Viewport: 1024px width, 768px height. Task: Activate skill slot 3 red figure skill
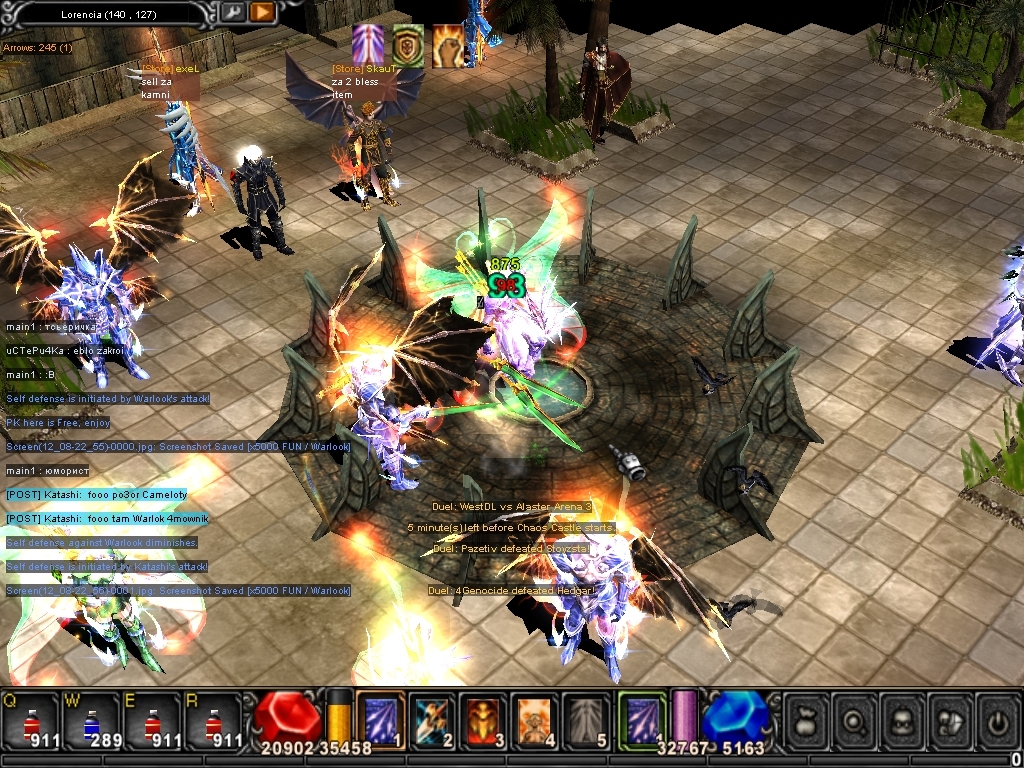pyautogui.click(x=485, y=720)
